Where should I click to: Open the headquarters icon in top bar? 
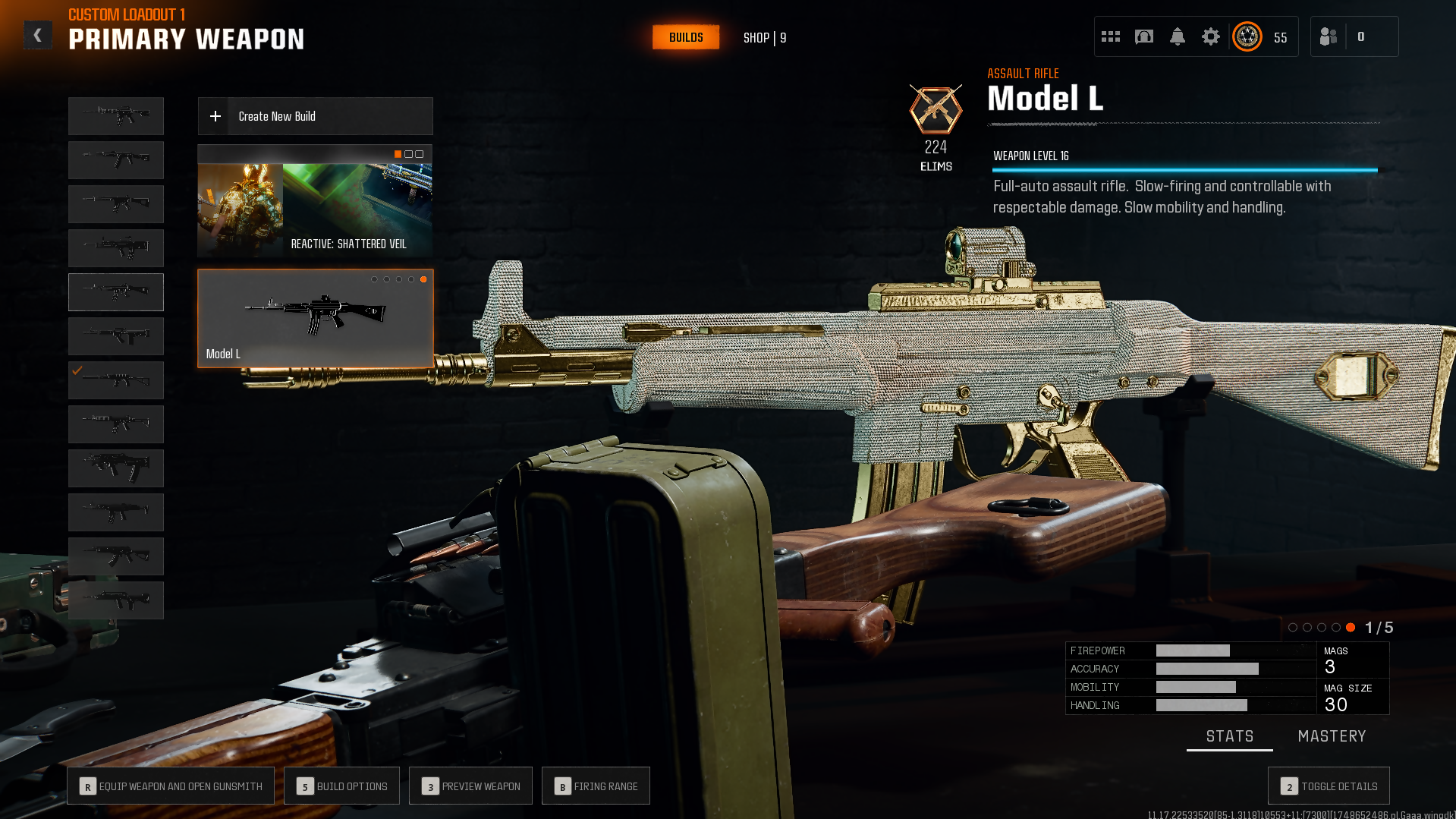[x=1144, y=36]
